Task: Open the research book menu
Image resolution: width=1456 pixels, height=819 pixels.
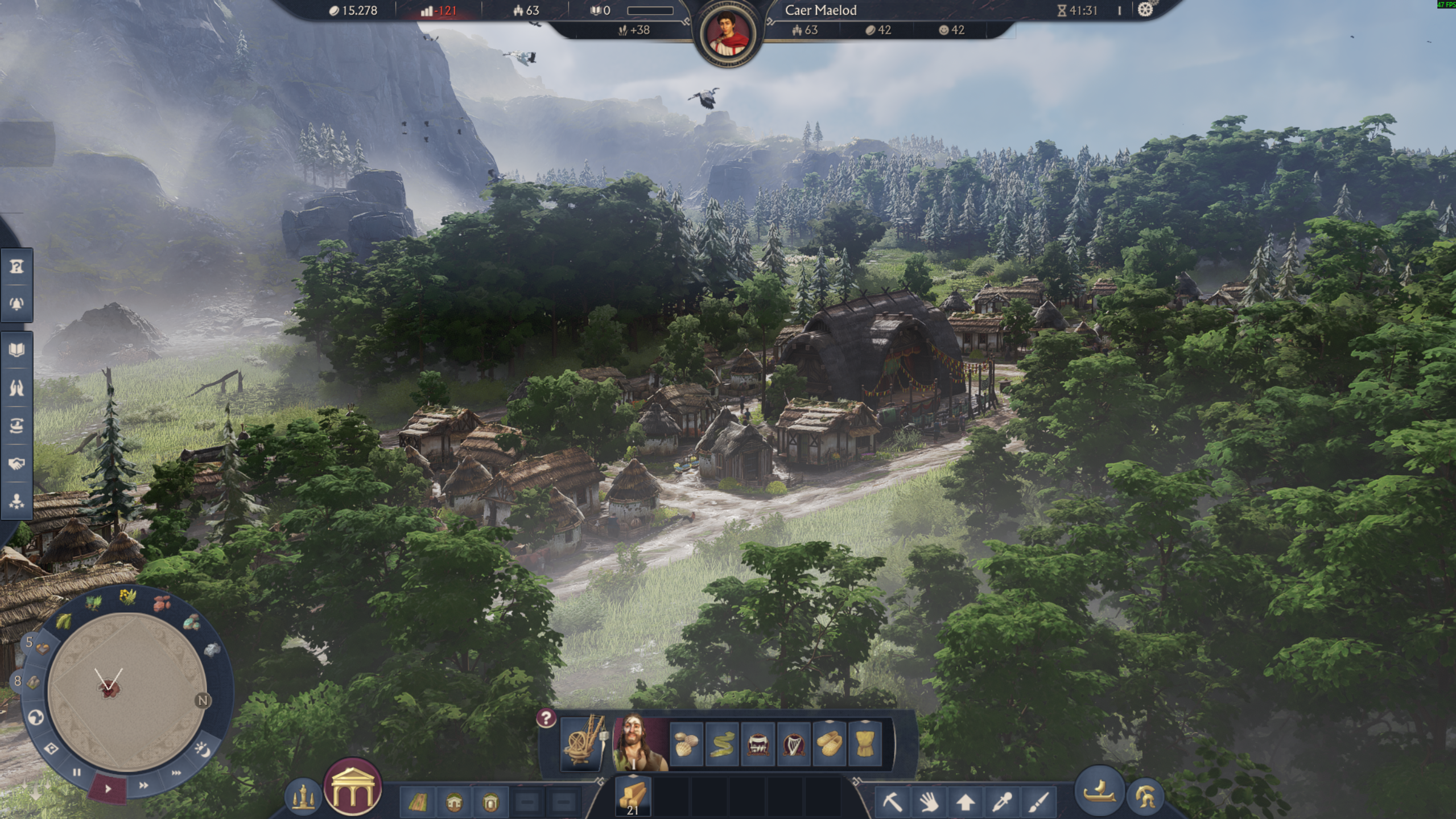Action: pyautogui.click(x=17, y=349)
